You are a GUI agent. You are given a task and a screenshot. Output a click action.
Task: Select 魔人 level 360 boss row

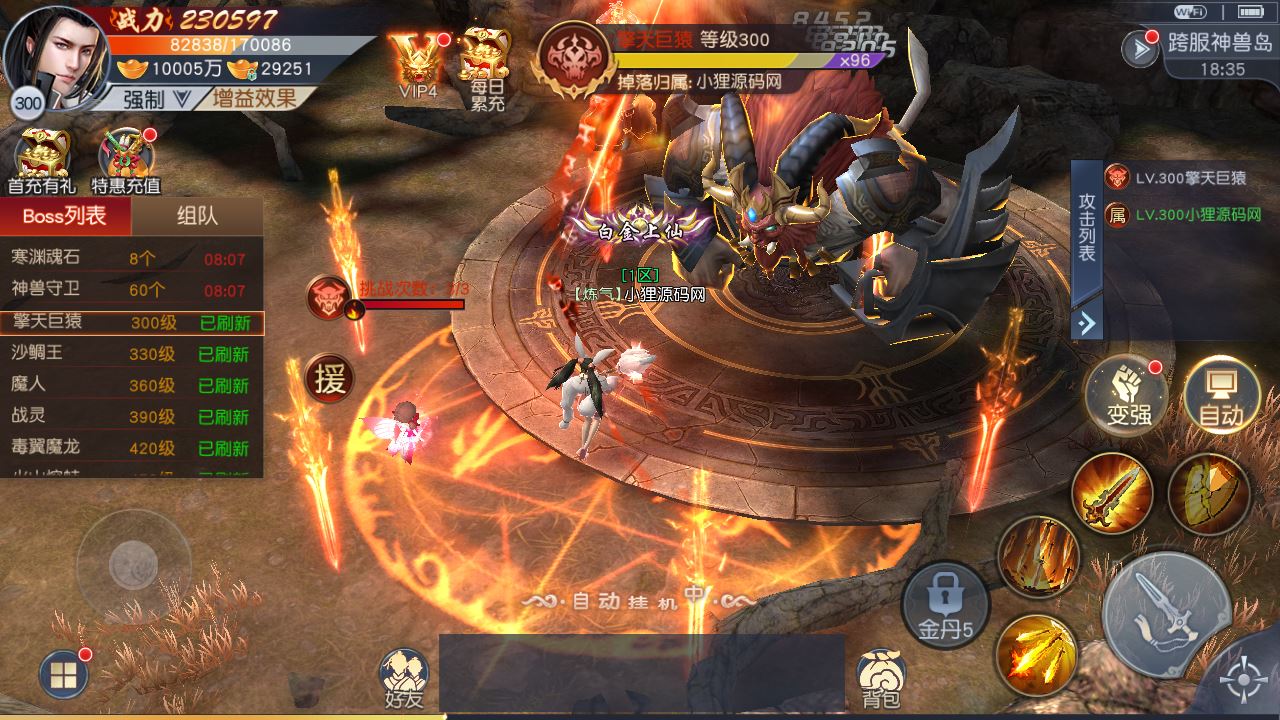[131, 385]
